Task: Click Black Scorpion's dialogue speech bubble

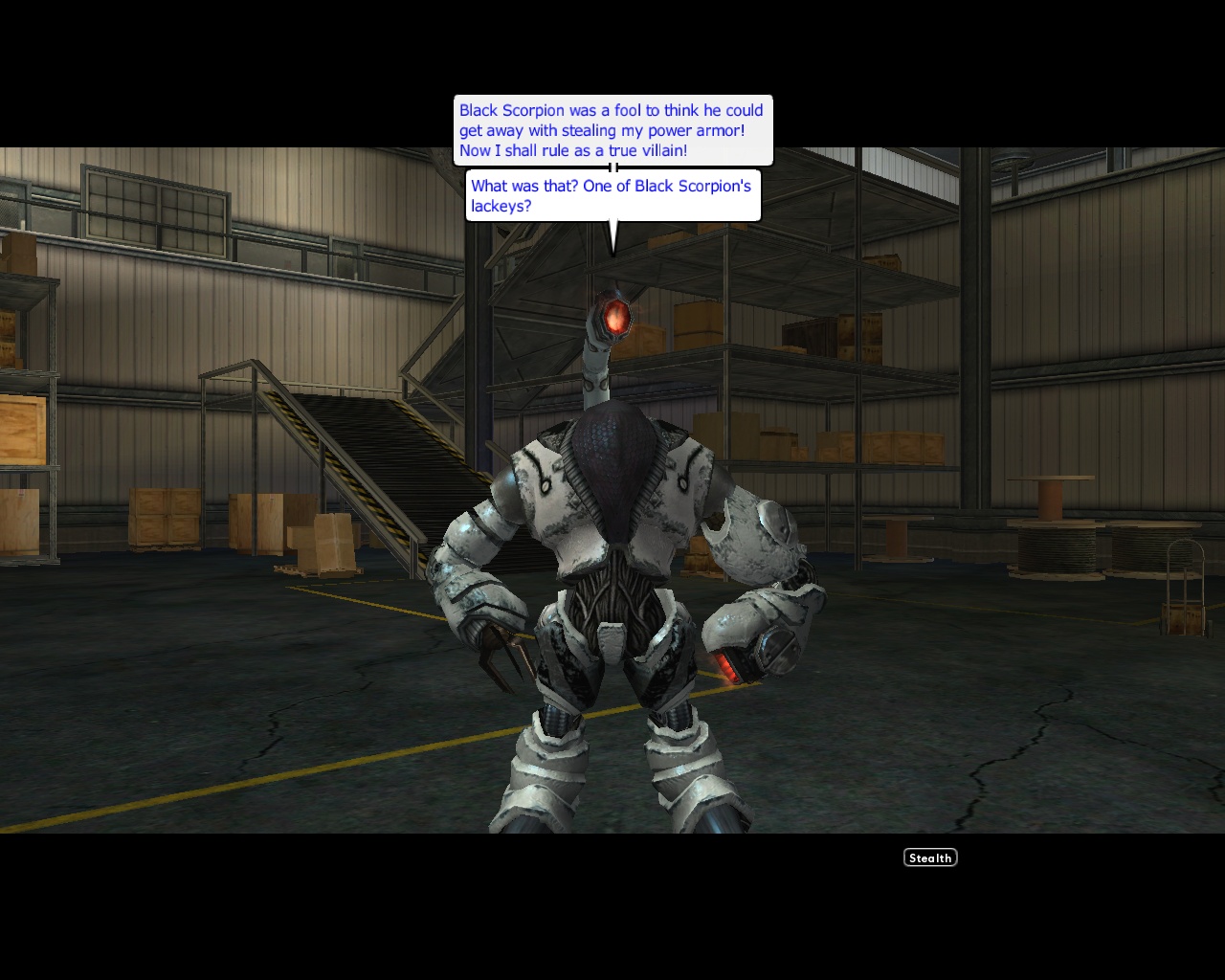Action: (612, 129)
